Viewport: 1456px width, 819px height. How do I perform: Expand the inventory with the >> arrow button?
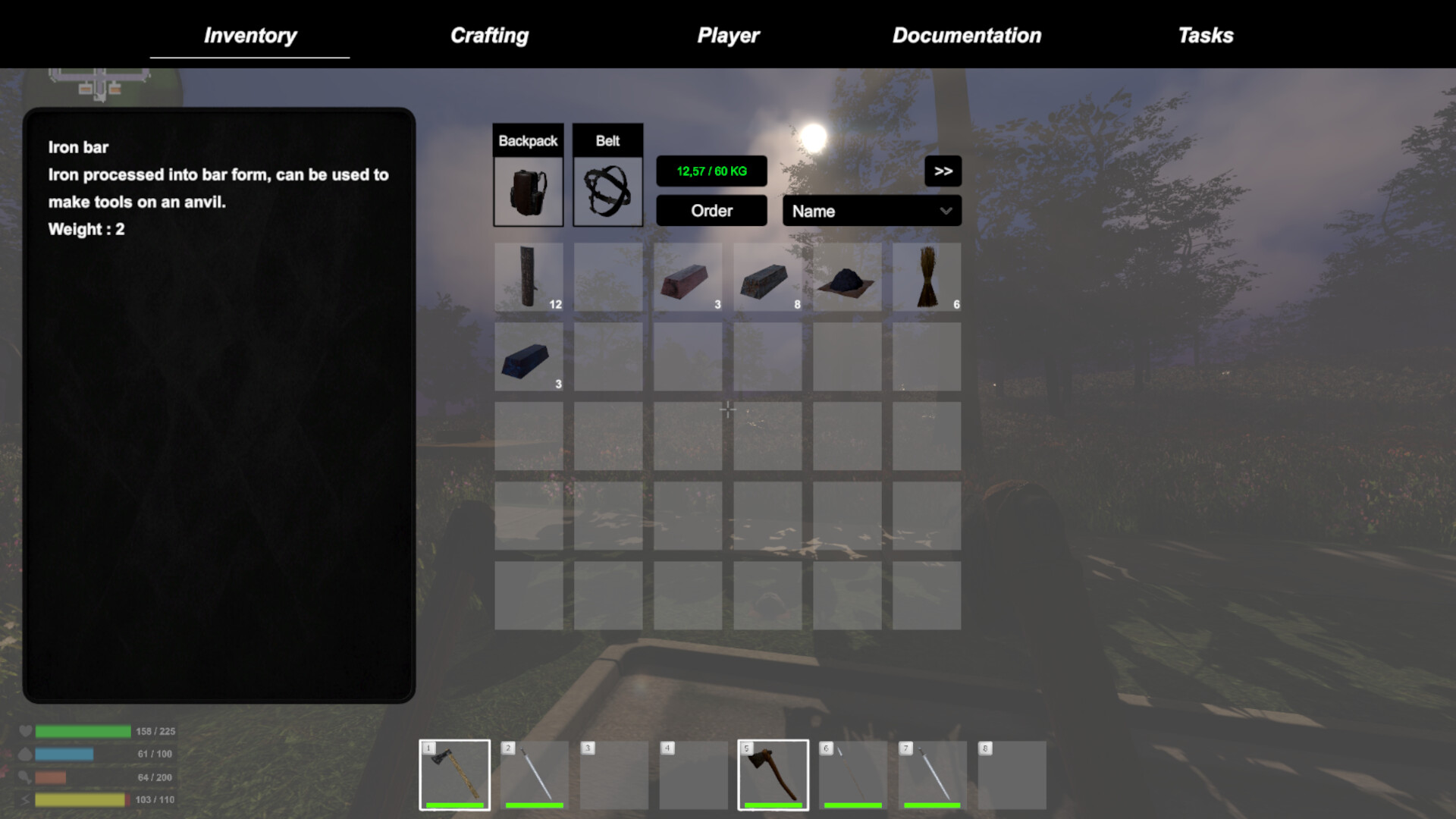[x=943, y=171]
